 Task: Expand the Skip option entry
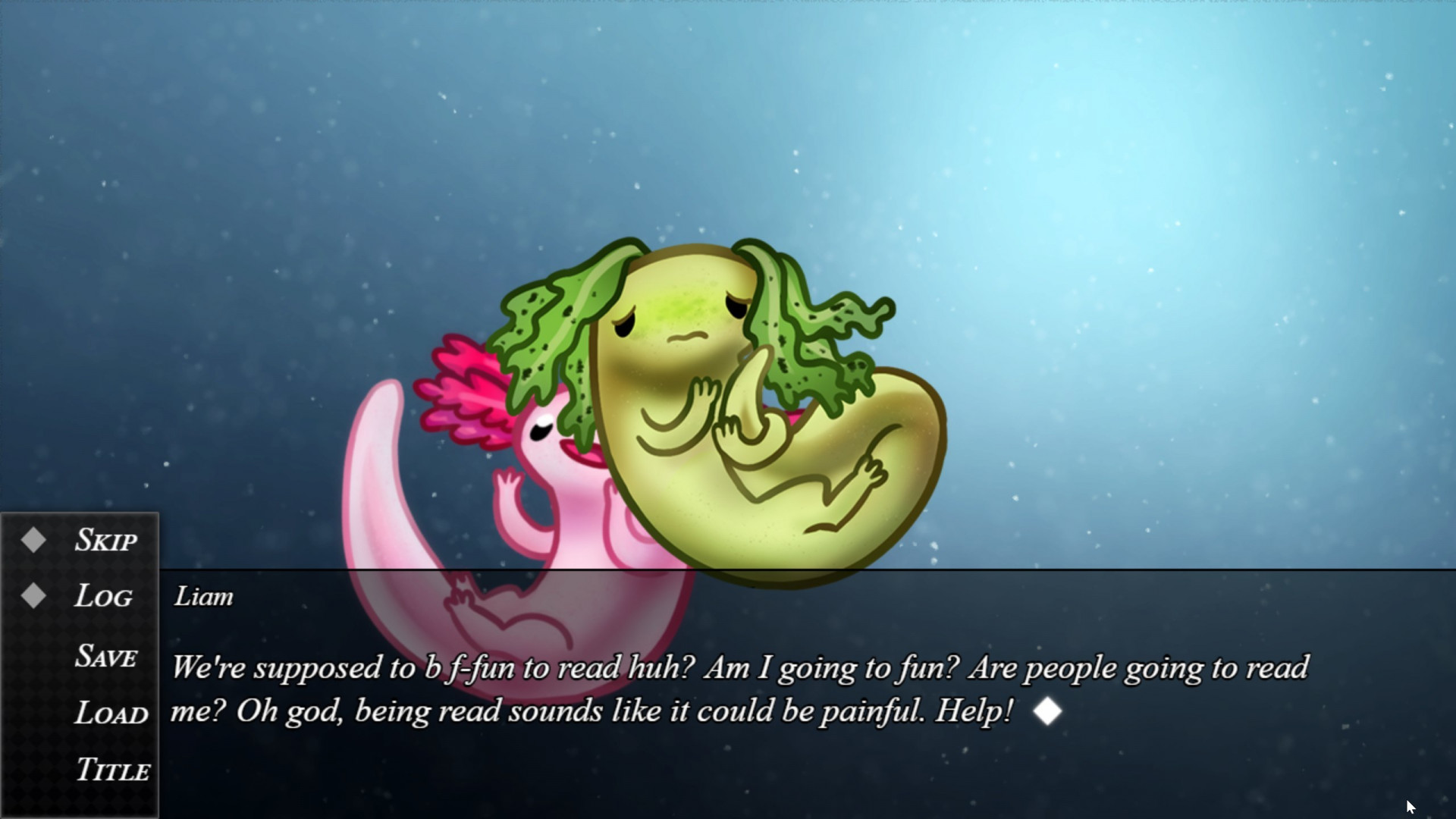(105, 540)
